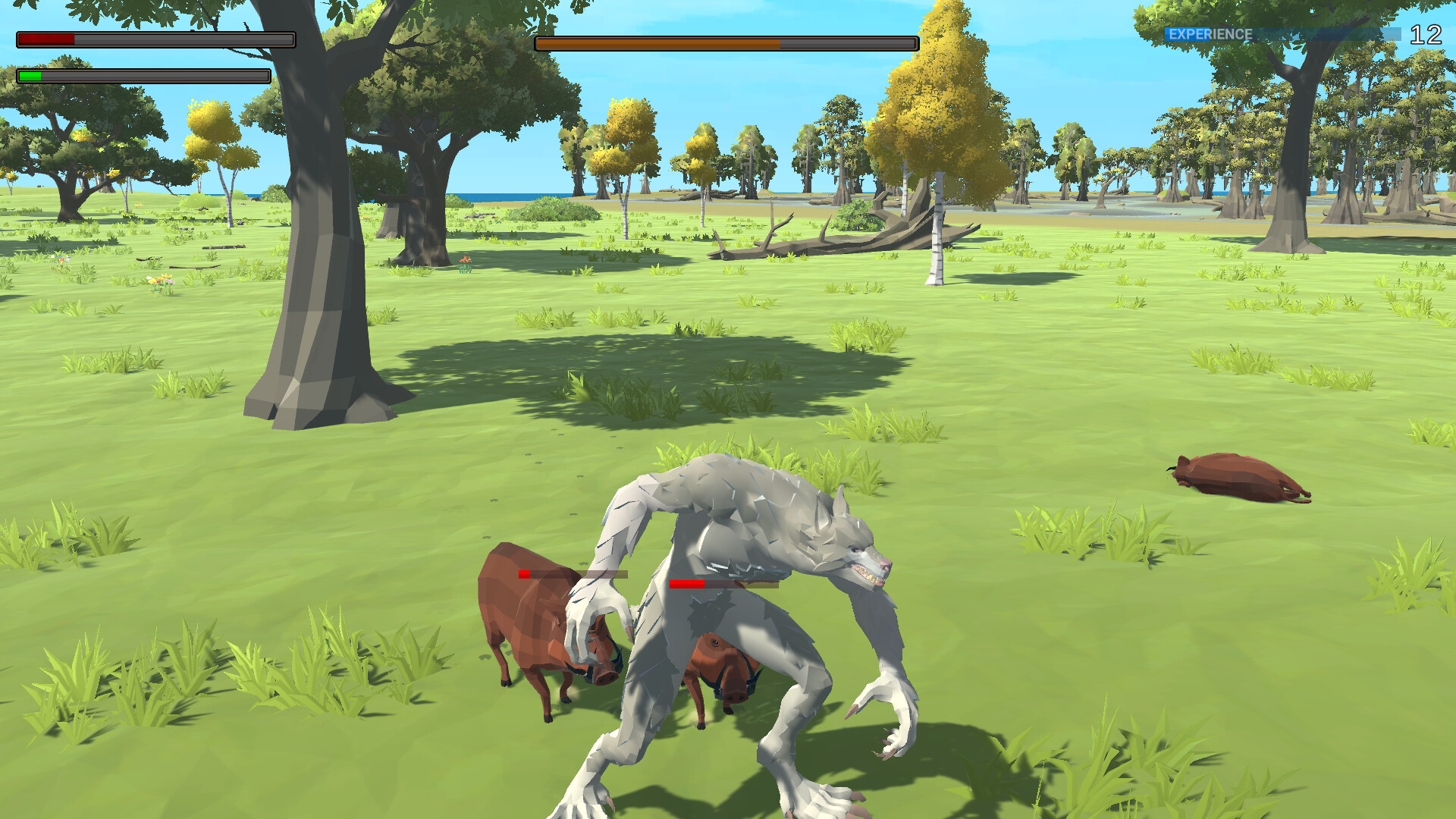This screenshot has height=819, width=1456.
Task: Click the level number 12
Action: [x=1428, y=33]
